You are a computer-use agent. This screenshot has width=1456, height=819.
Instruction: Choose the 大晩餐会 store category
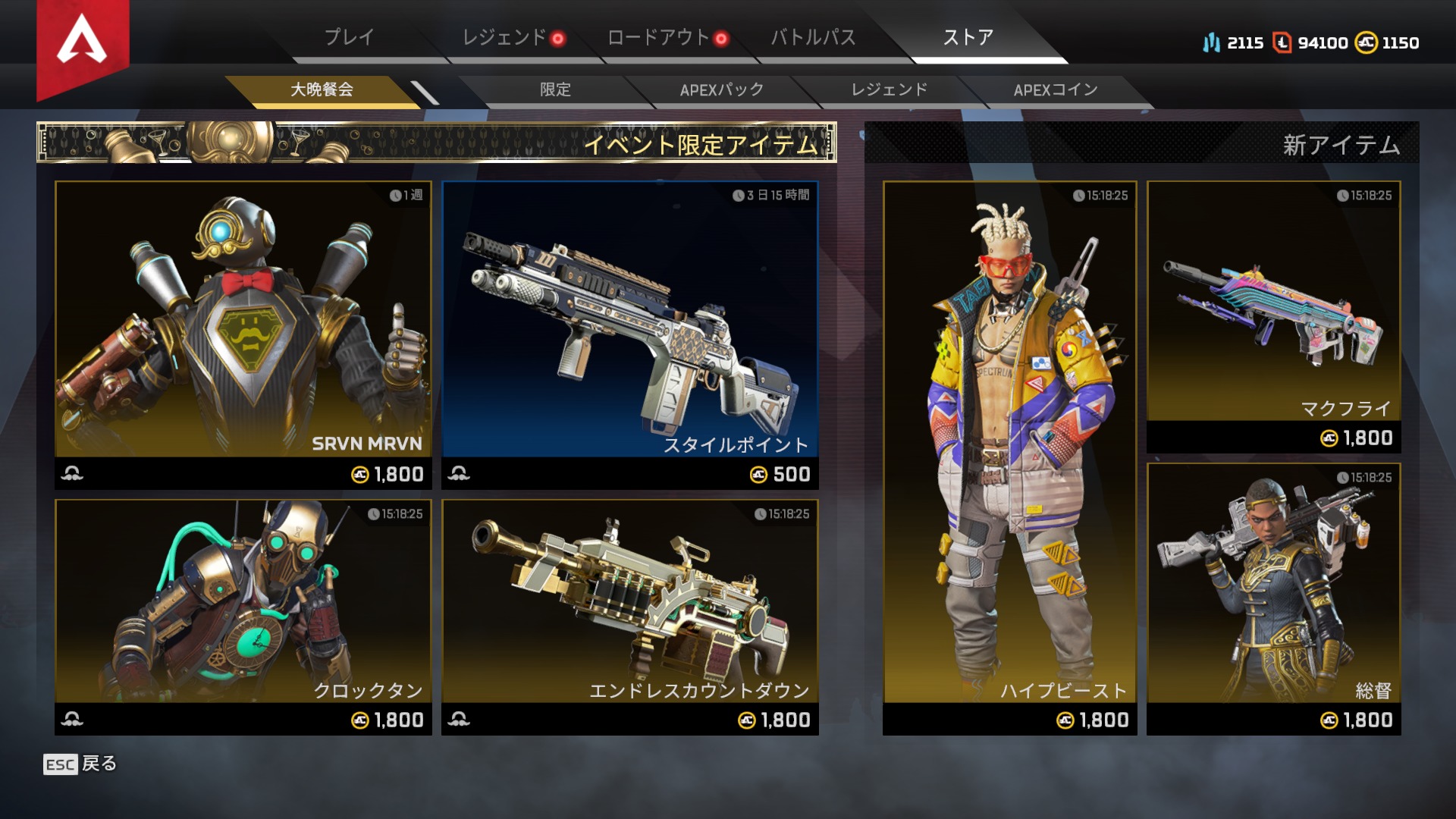point(322,89)
